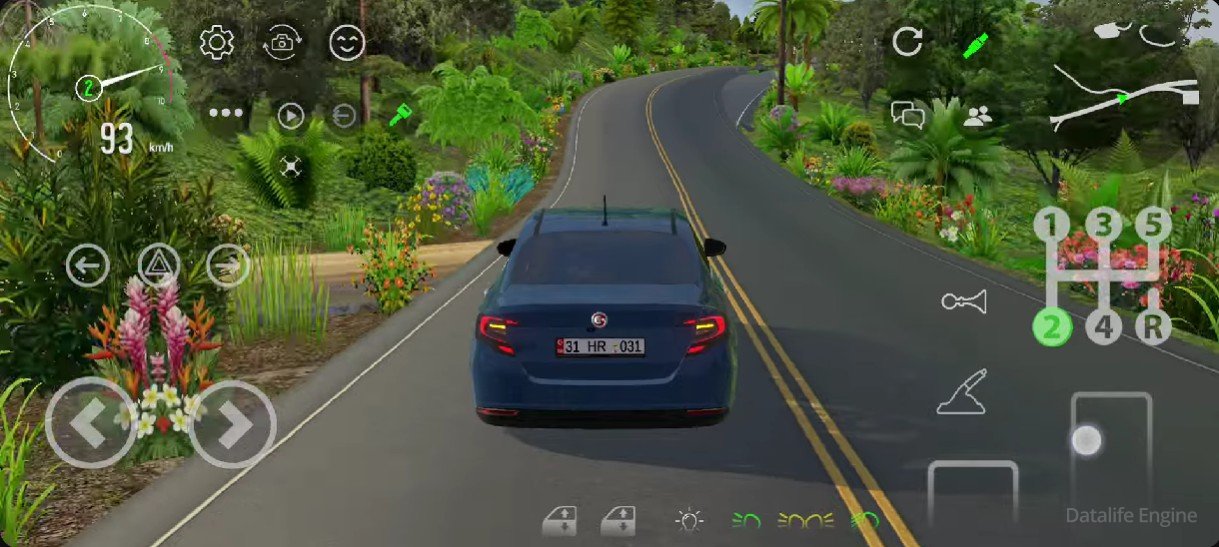Expand the three-dots more options menu

[x=226, y=113]
